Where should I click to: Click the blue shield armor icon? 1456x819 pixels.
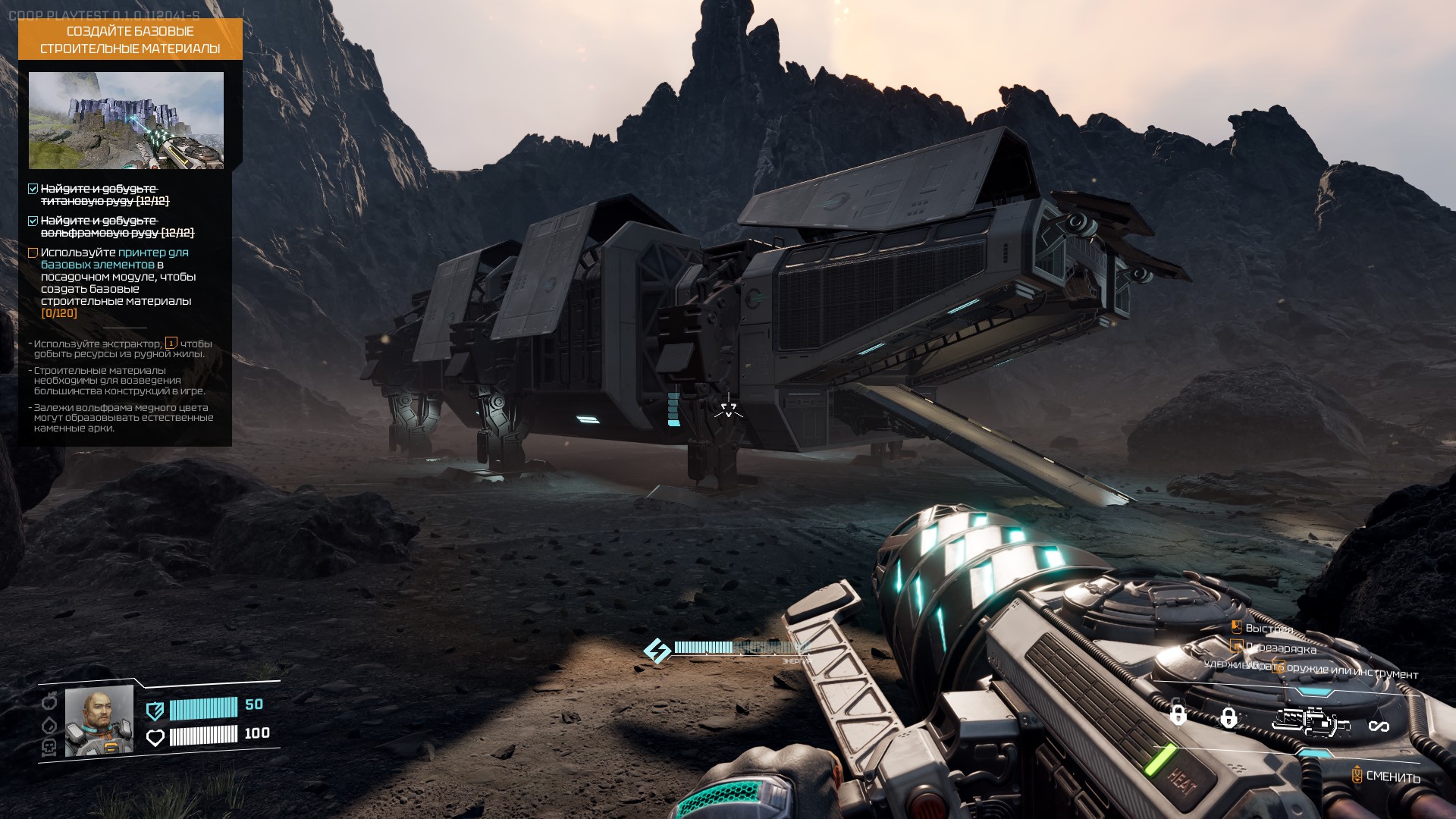point(155,710)
